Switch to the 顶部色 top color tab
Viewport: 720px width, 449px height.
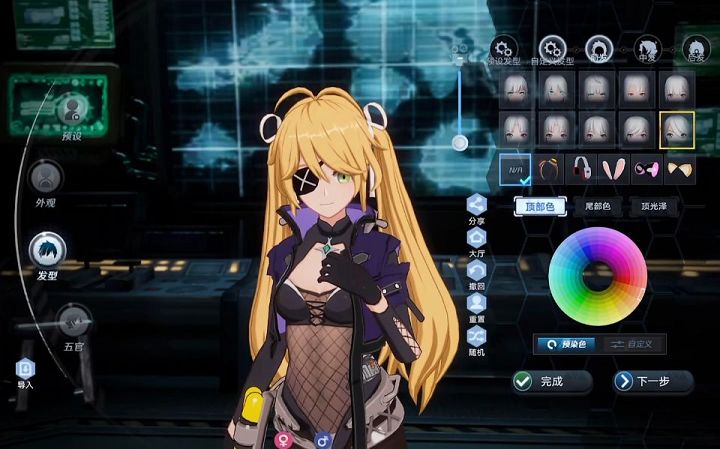(540, 207)
